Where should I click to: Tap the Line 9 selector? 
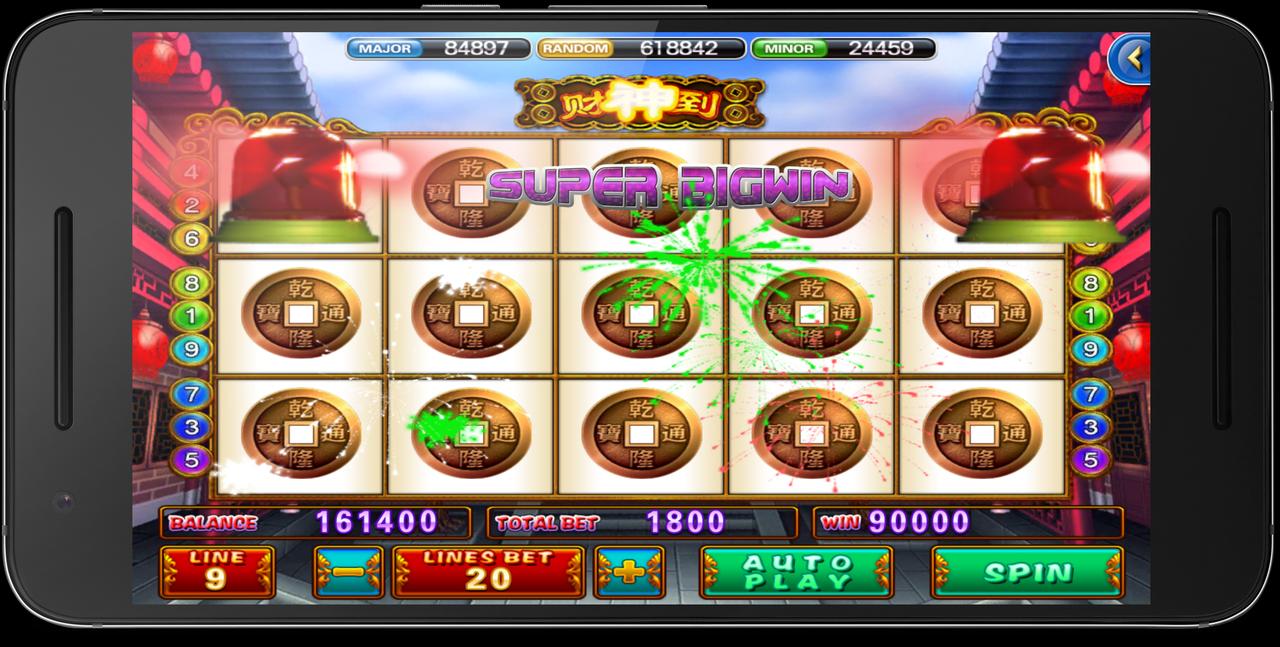pyautogui.click(x=218, y=573)
